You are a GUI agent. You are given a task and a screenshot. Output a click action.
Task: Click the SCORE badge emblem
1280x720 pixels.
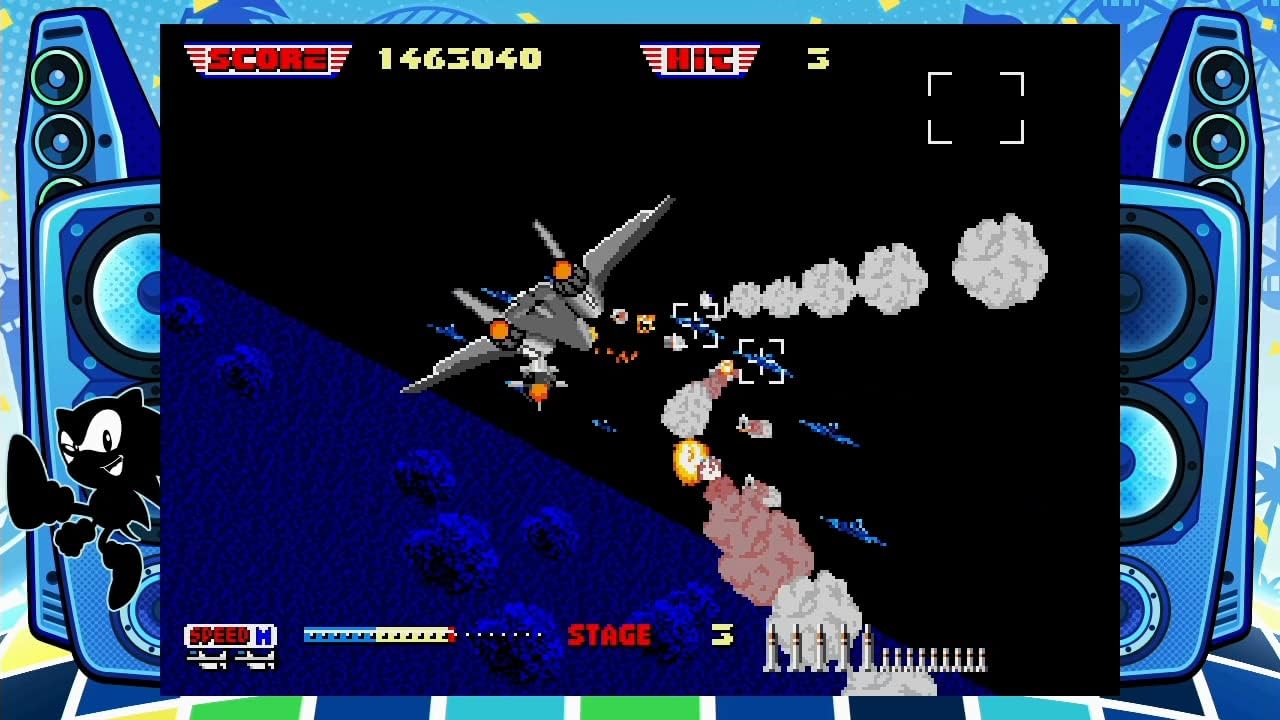click(x=266, y=57)
